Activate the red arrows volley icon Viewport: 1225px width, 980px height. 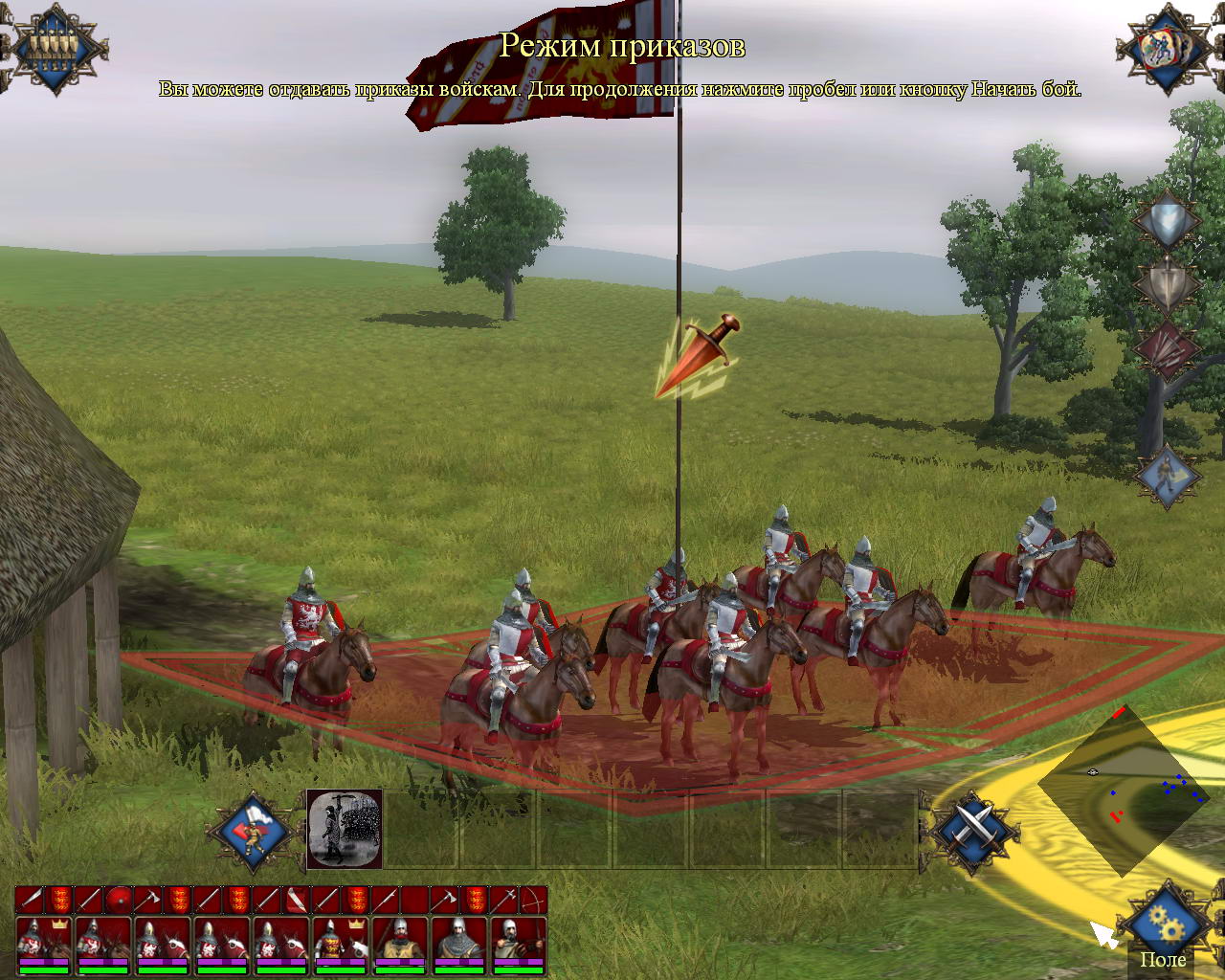(1167, 348)
